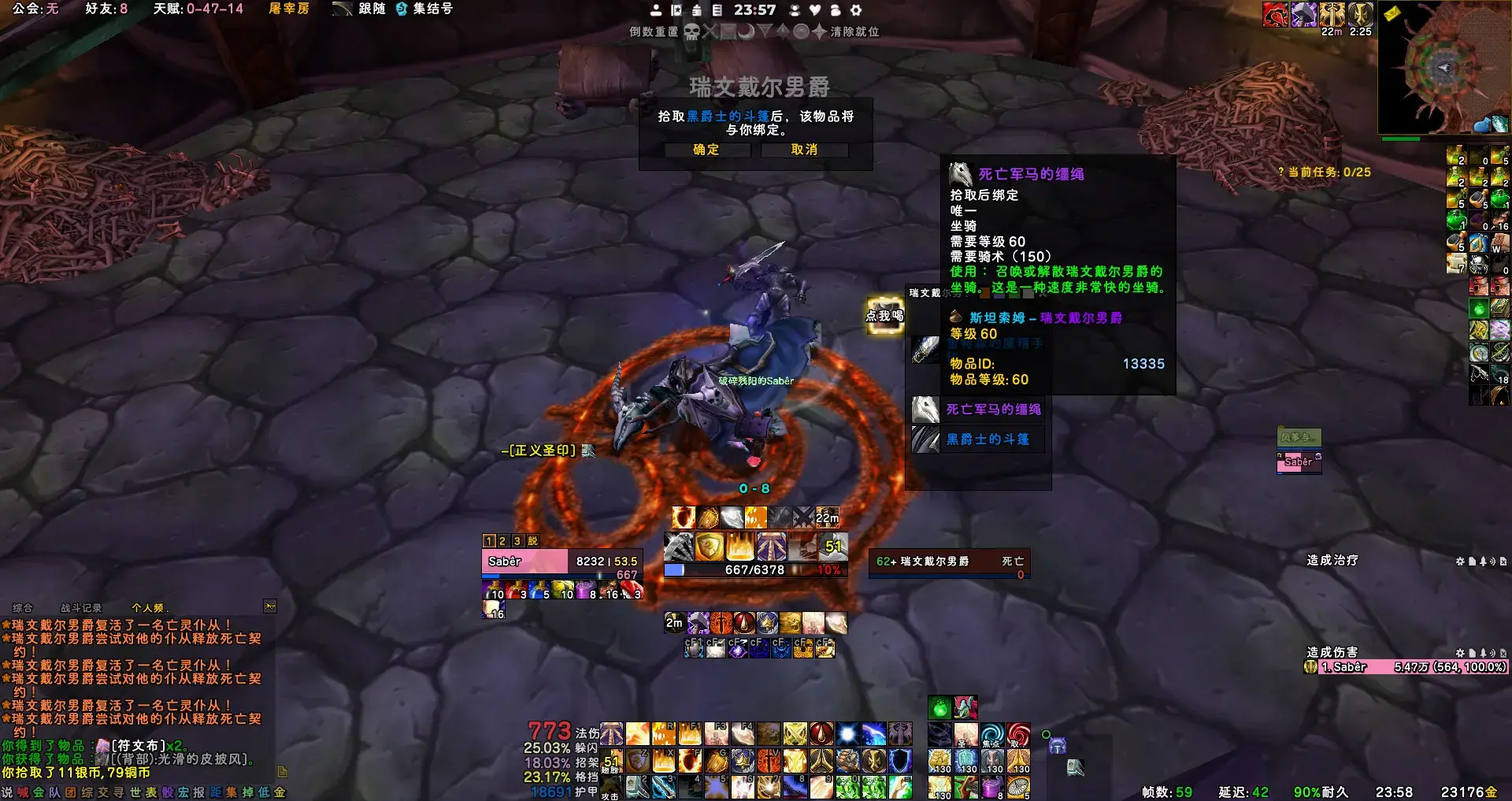
Task: Select the 瑞文戴尔男爵 target frame
Action: coord(949,562)
